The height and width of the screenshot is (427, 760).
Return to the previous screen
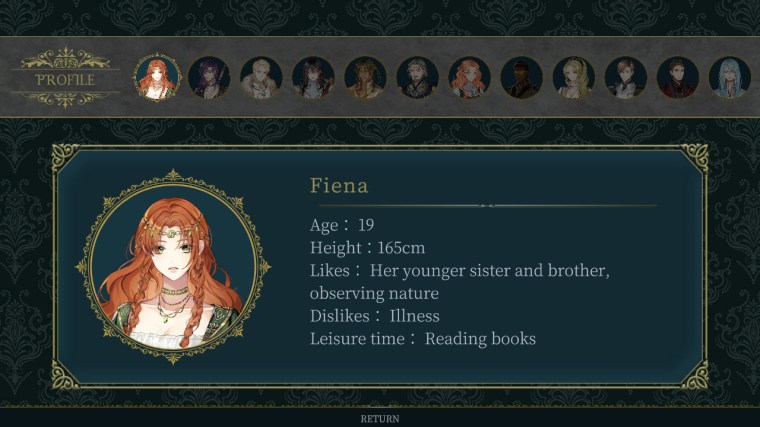pyautogui.click(x=380, y=419)
